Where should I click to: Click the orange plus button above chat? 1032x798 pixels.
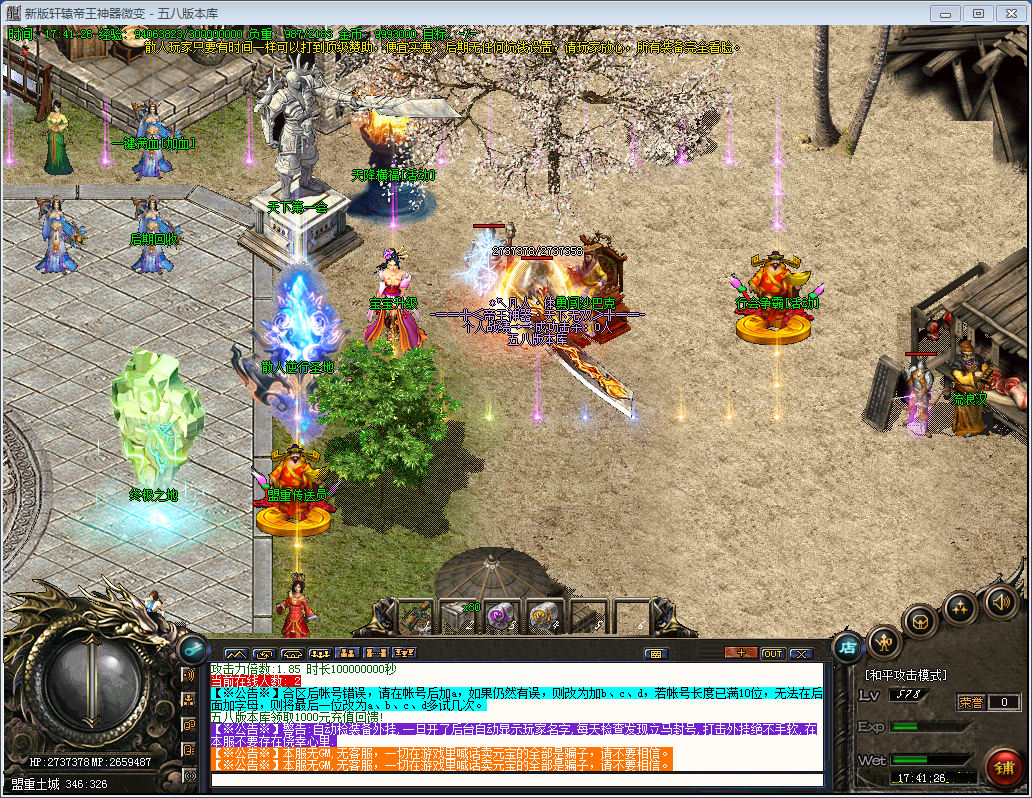740,654
